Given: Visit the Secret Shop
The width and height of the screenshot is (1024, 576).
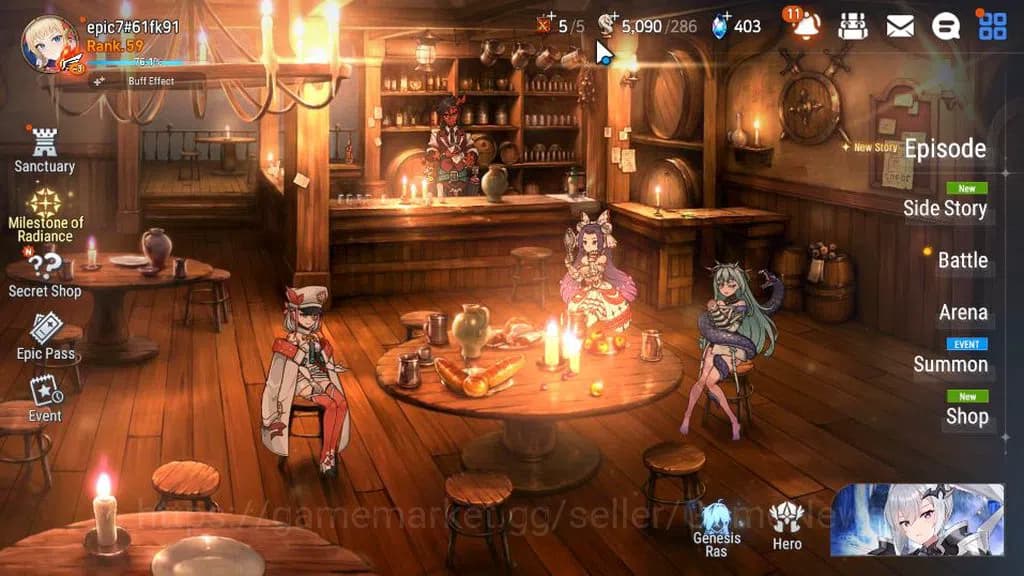Looking at the screenshot, I should tap(45, 275).
